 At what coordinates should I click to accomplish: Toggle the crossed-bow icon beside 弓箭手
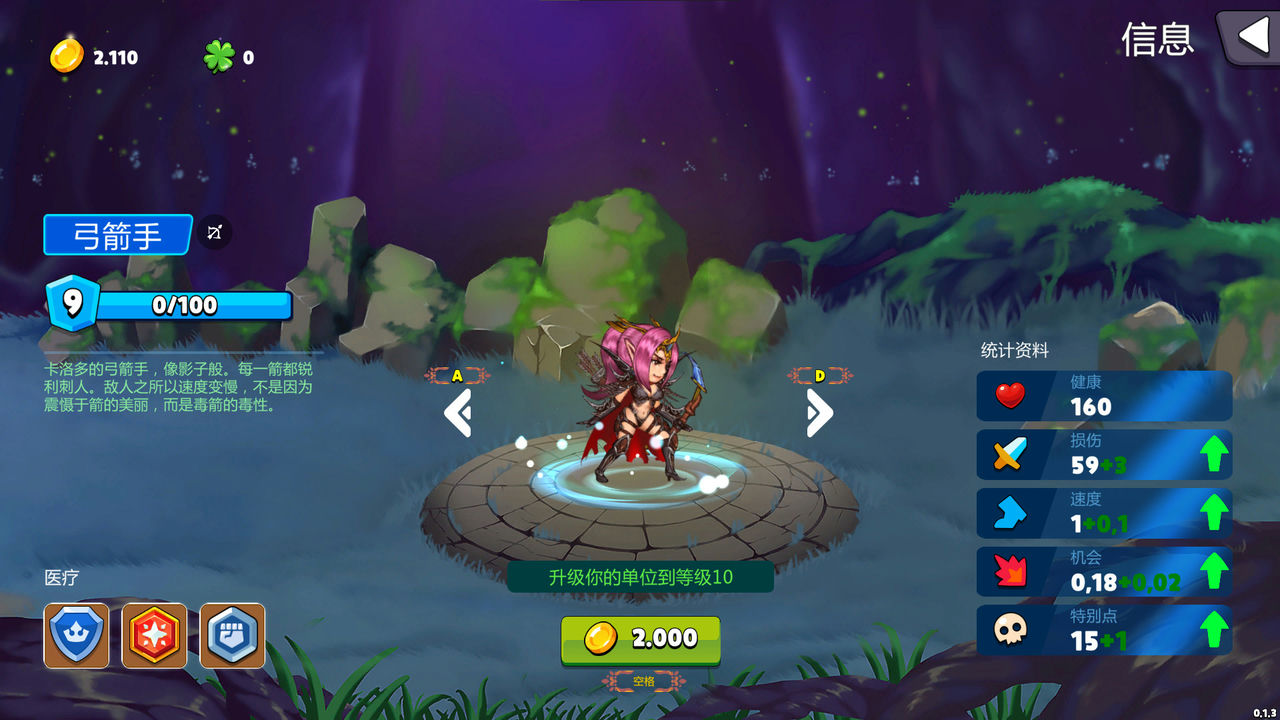pos(212,233)
